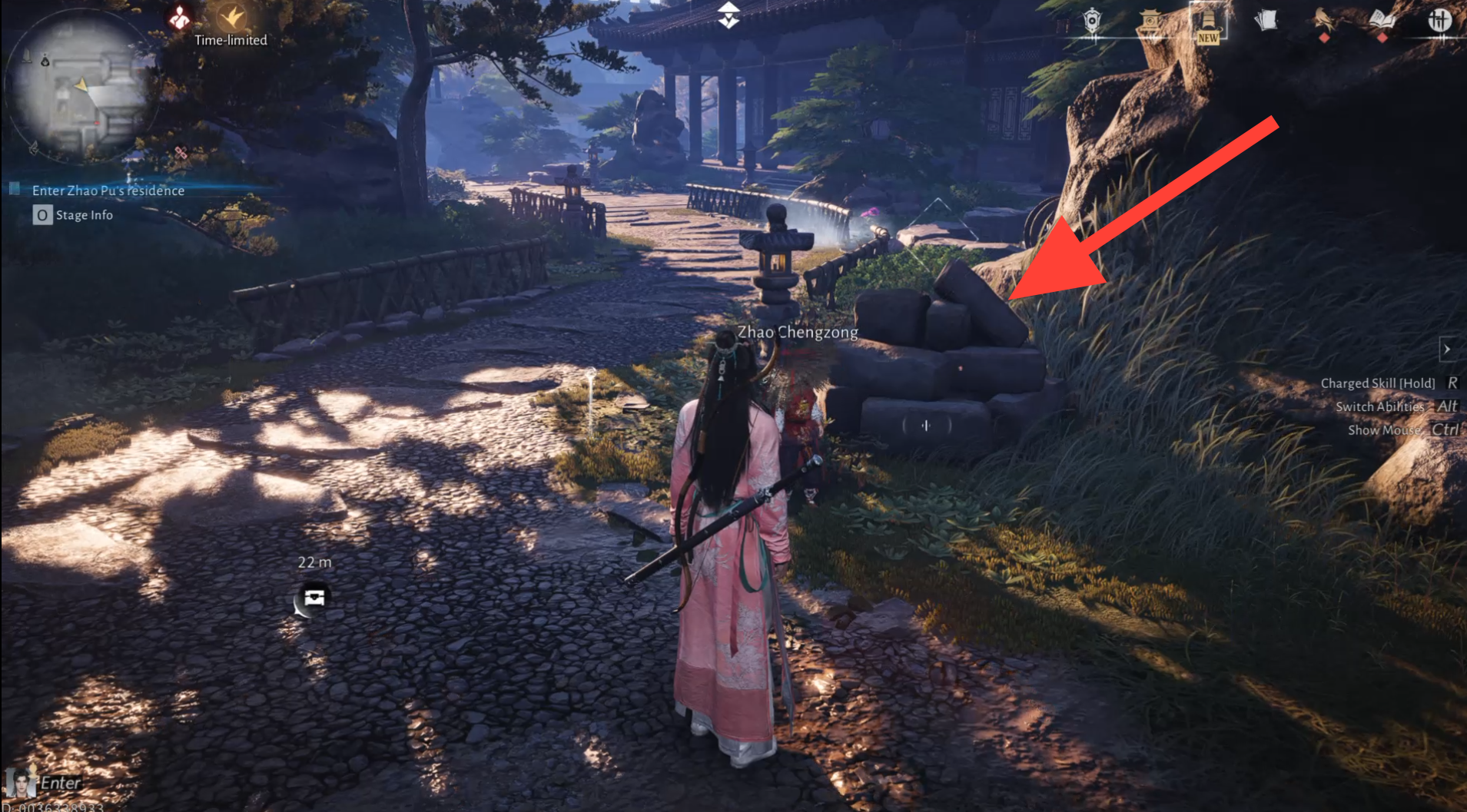Open the round crossed-swords menu icon
Image resolution: width=1467 pixels, height=812 pixels.
[x=1439, y=21]
